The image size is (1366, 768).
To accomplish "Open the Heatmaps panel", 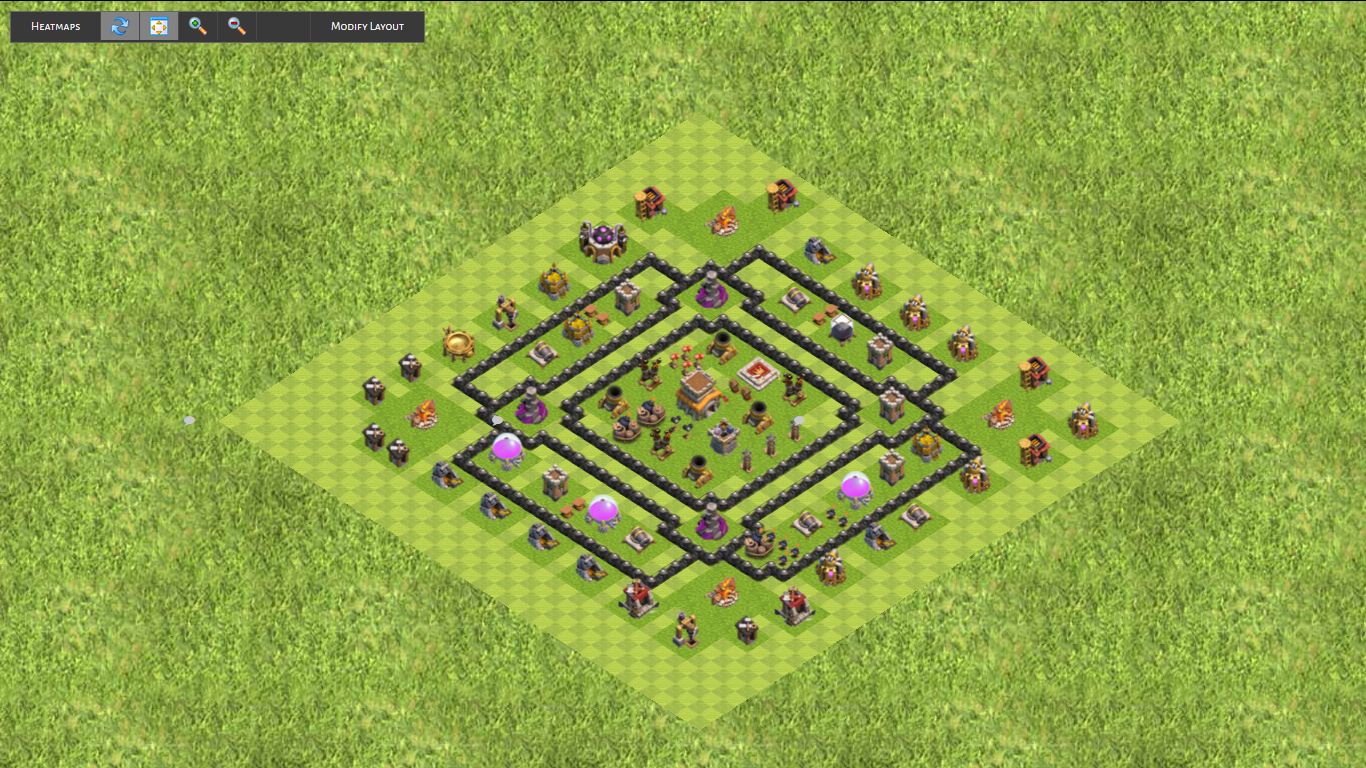I will point(54,27).
